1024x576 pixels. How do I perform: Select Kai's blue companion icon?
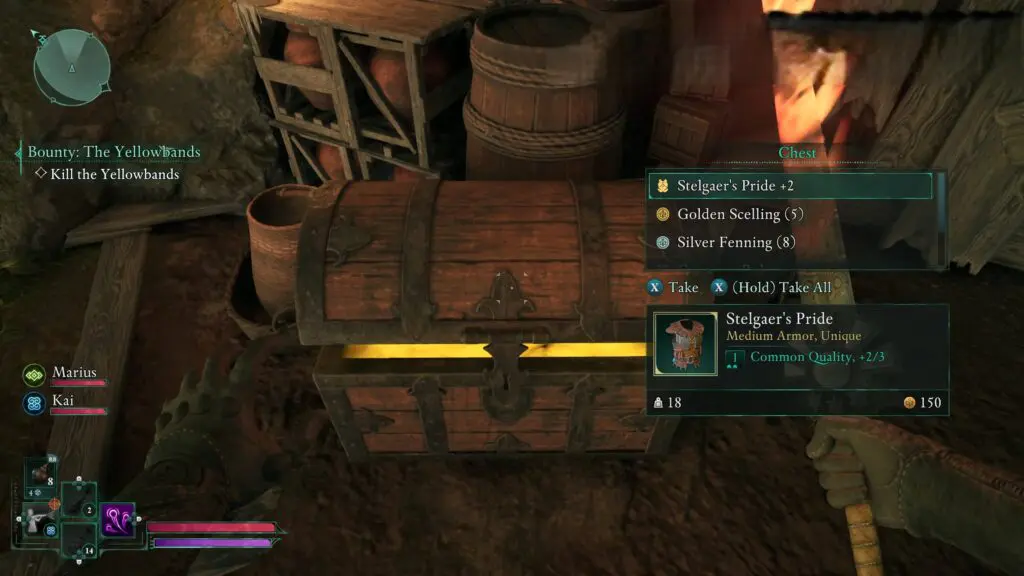click(34, 402)
